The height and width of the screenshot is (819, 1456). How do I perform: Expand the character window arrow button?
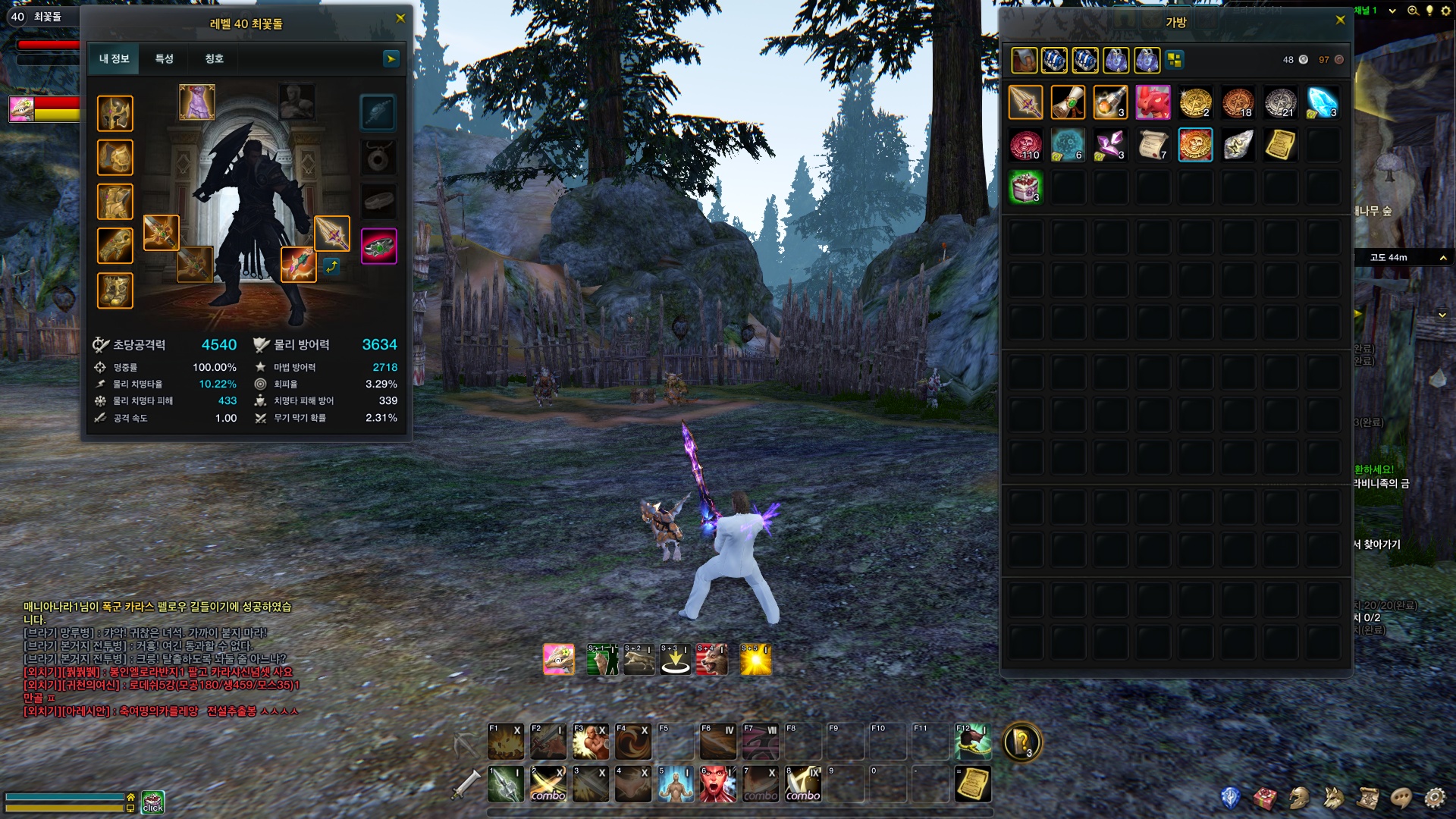tap(391, 58)
